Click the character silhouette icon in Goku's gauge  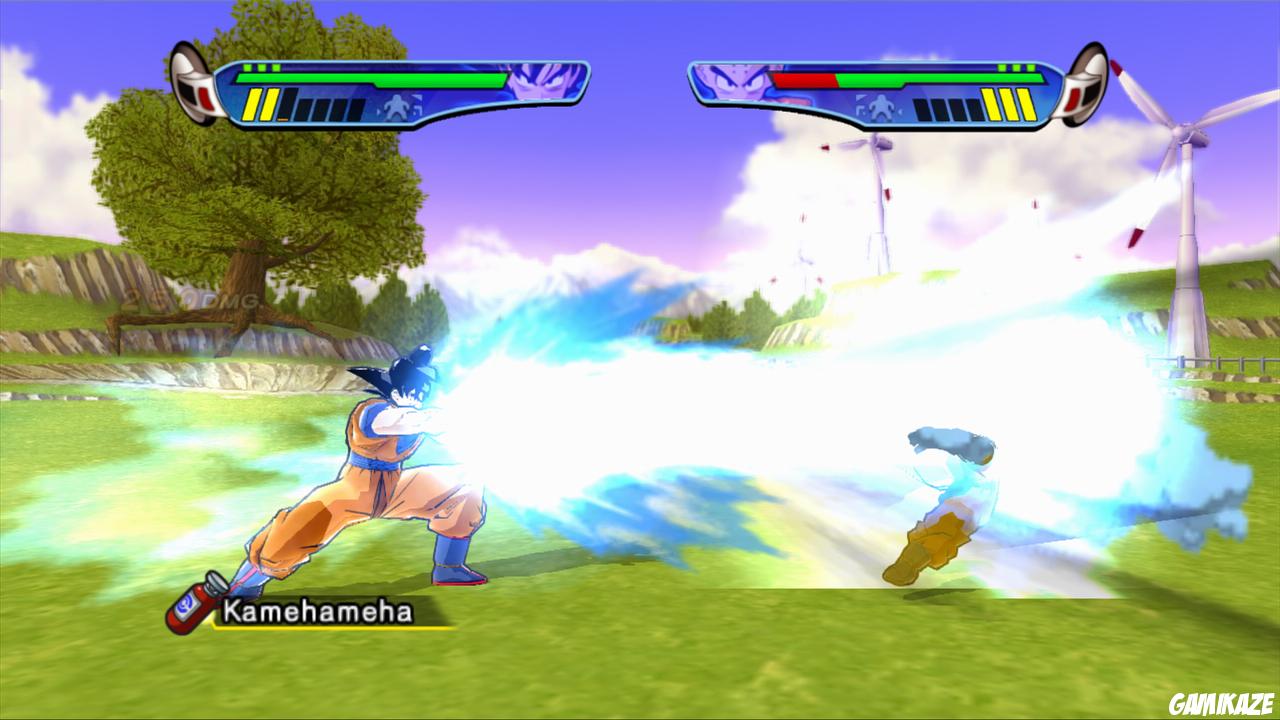[x=396, y=106]
